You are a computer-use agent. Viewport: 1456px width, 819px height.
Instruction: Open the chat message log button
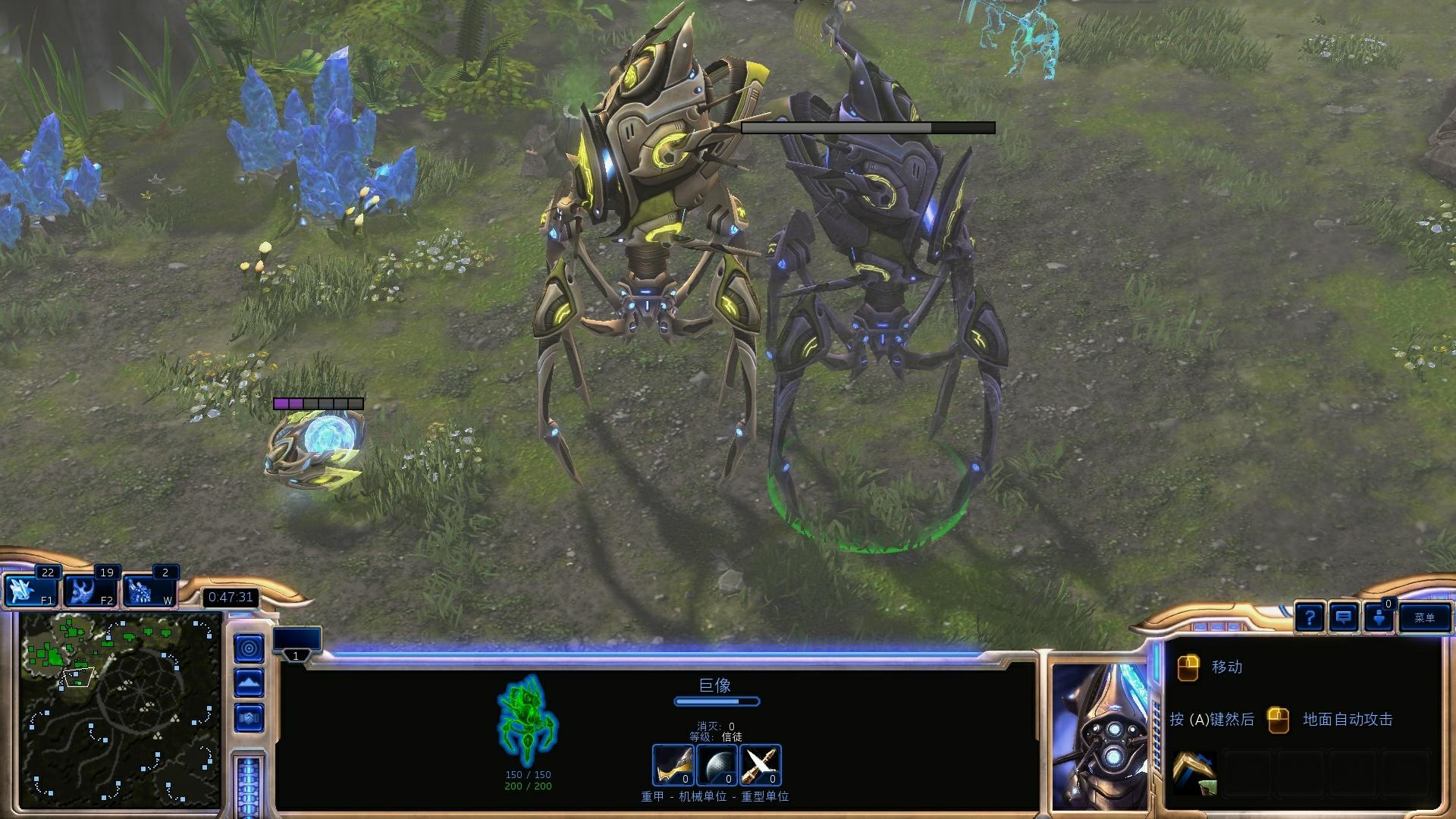tap(1343, 617)
